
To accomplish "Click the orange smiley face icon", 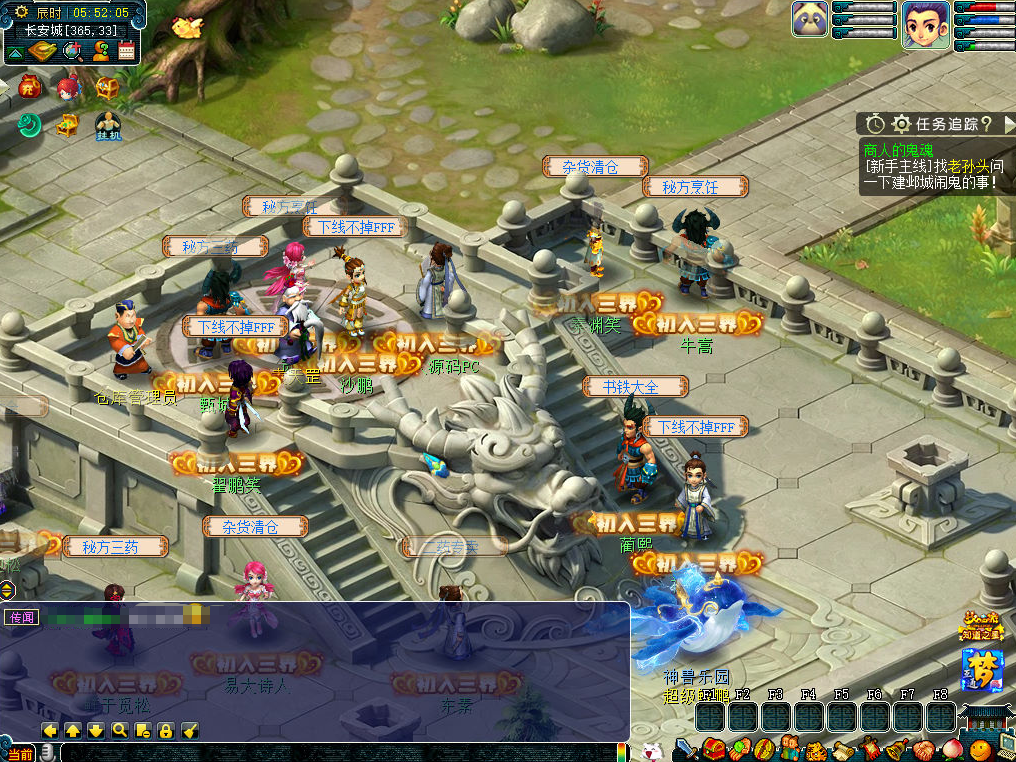I will pos(980,749).
